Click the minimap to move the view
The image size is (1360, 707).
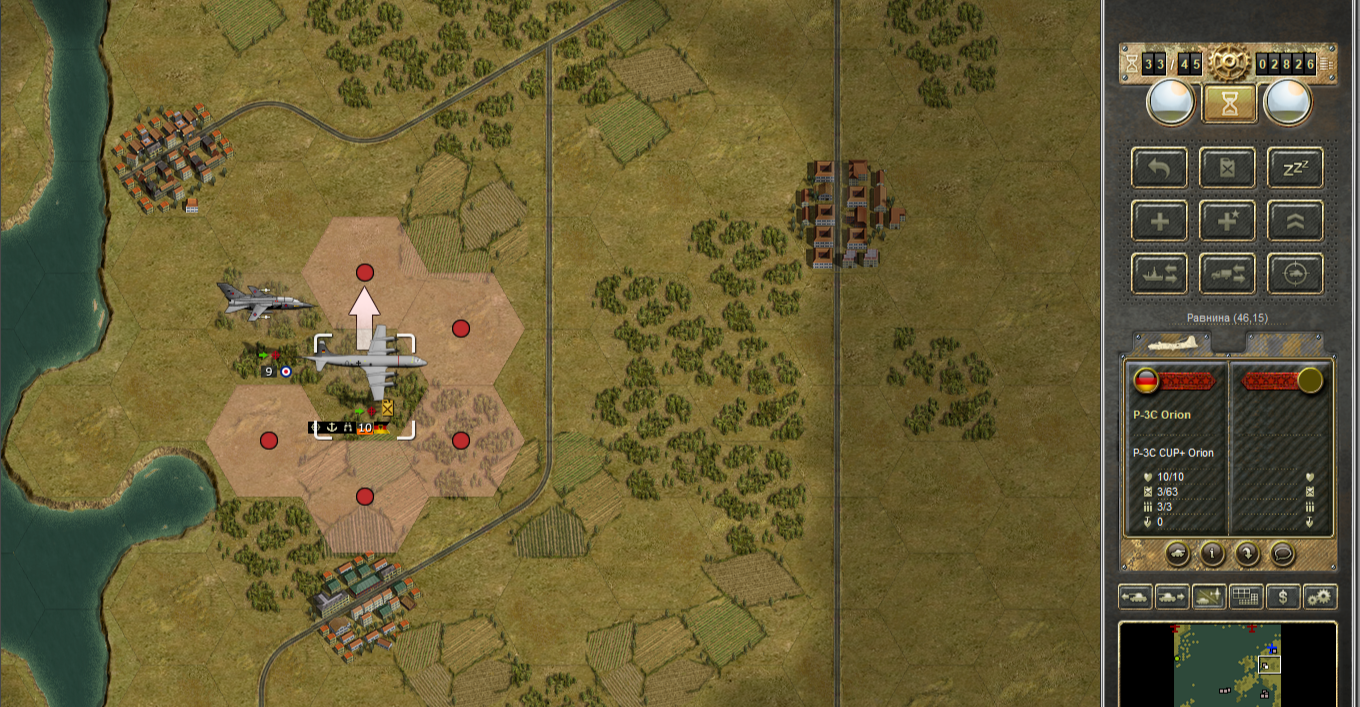point(1227,665)
